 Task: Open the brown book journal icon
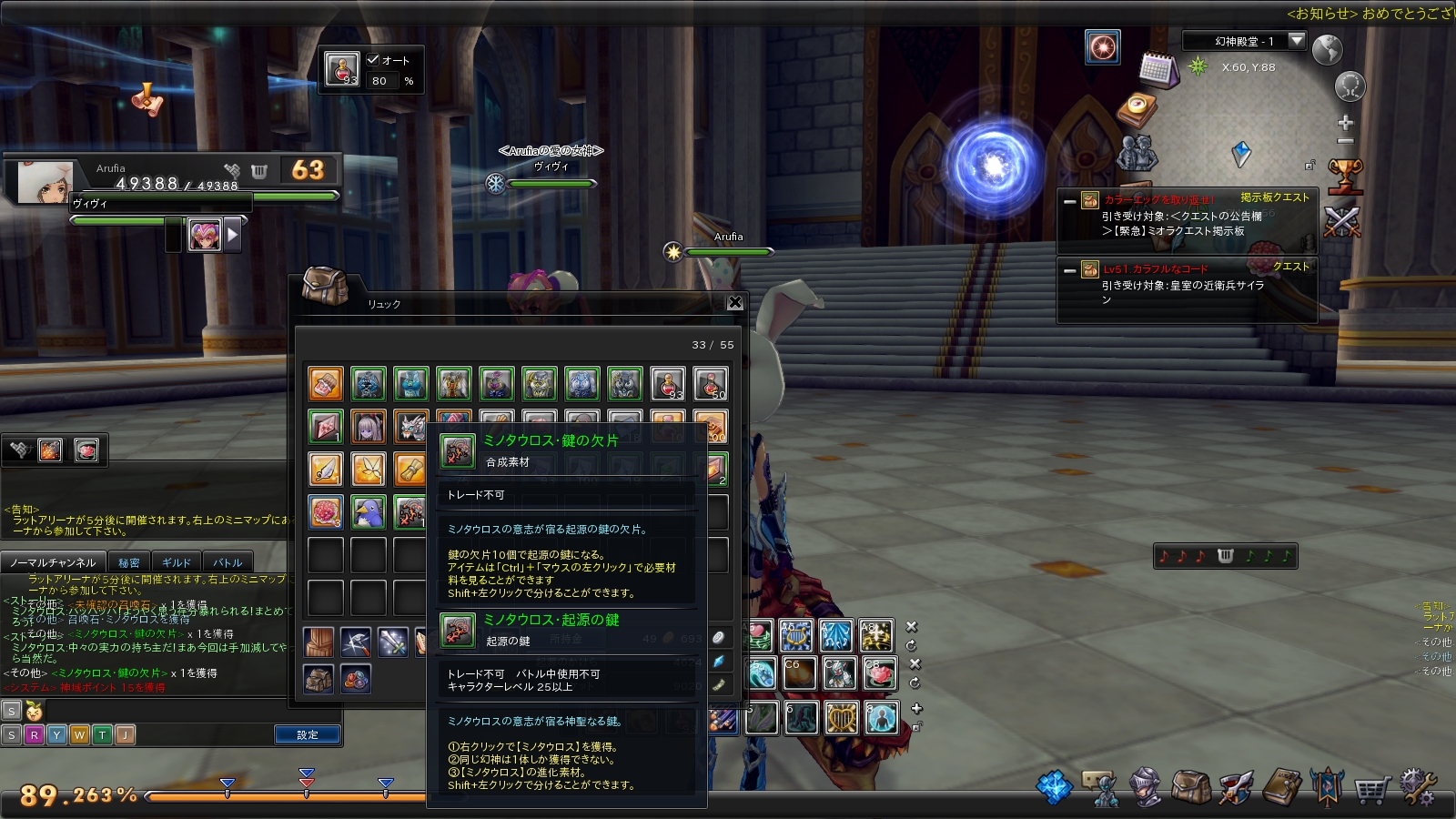click(x=1281, y=788)
